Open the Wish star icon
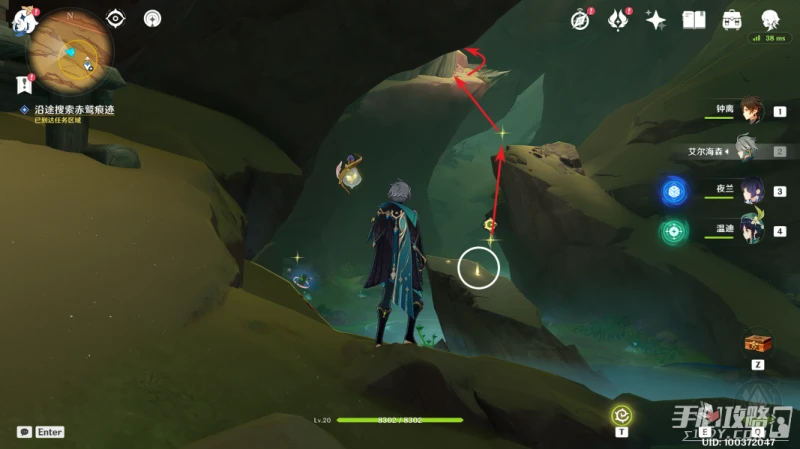The width and height of the screenshot is (800, 449). tap(656, 19)
